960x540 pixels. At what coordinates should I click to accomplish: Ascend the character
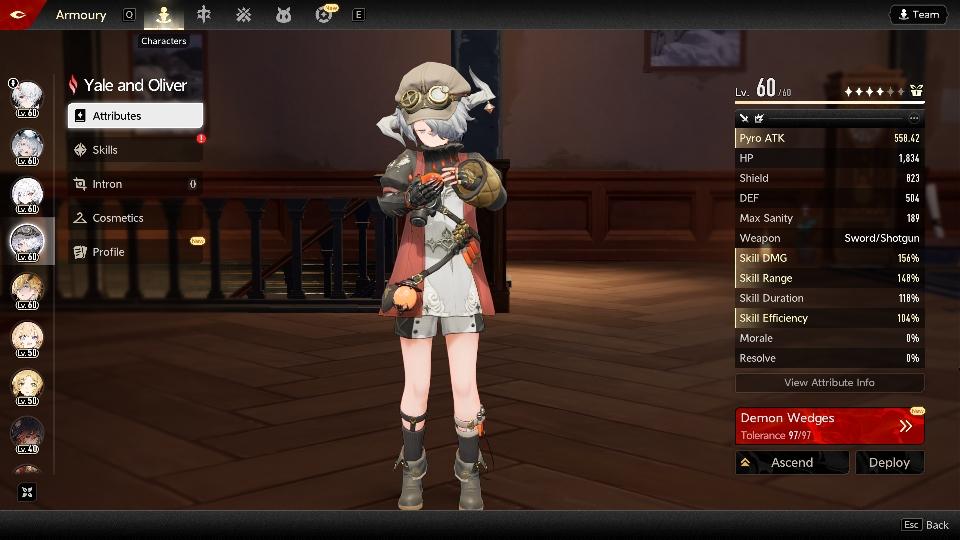791,462
